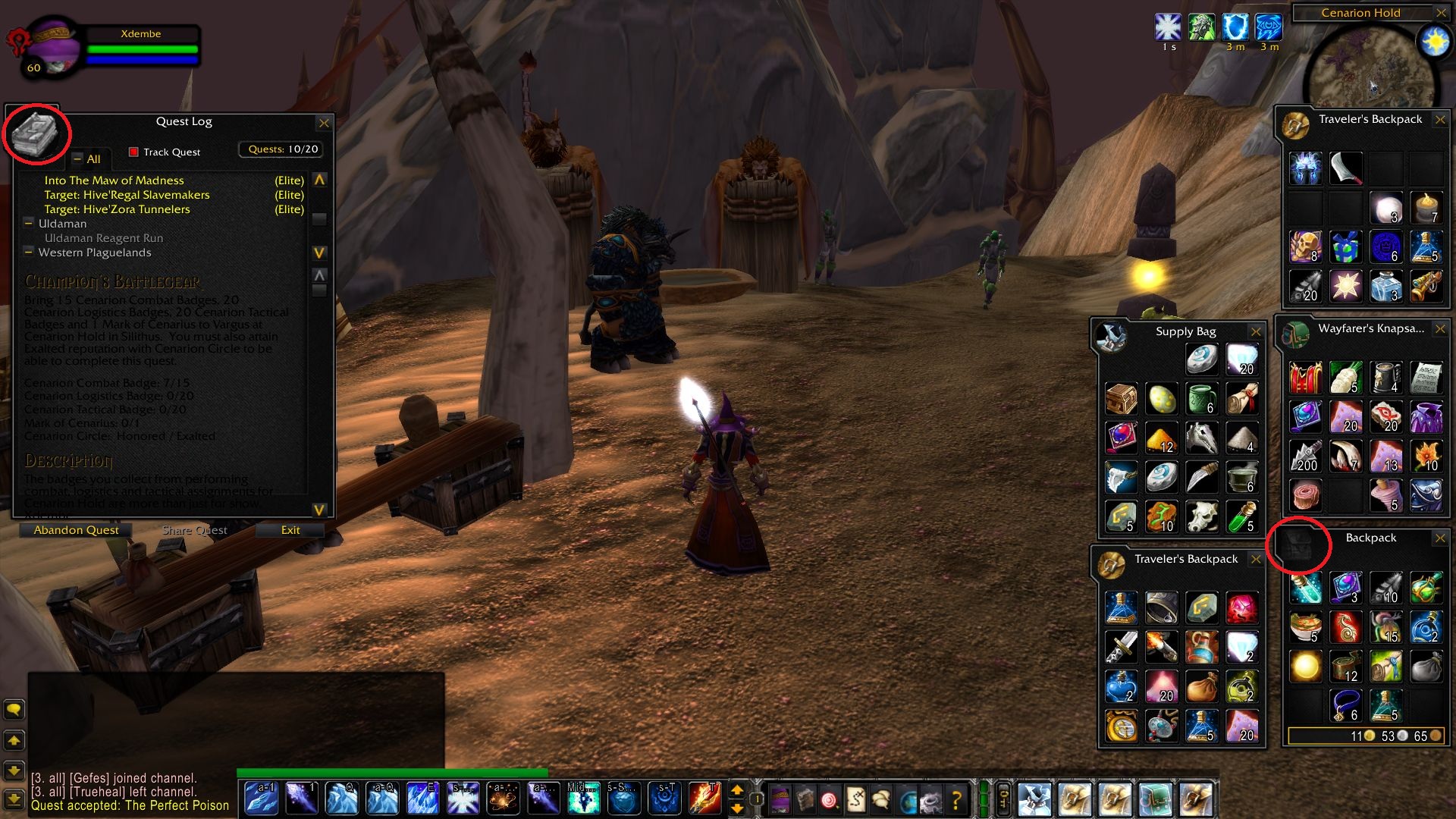Click the blue-ribbon gift box item

coord(1345,247)
